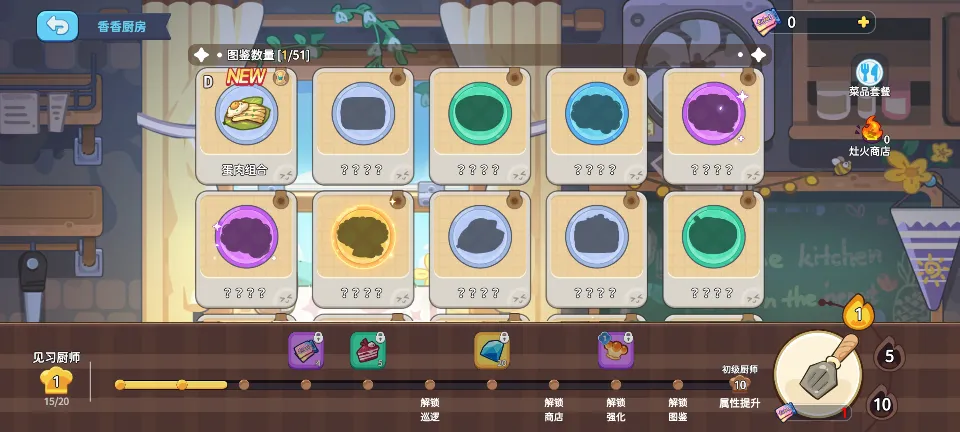Tap the locked purple ticket reward
This screenshot has height=432, width=960.
click(x=305, y=350)
